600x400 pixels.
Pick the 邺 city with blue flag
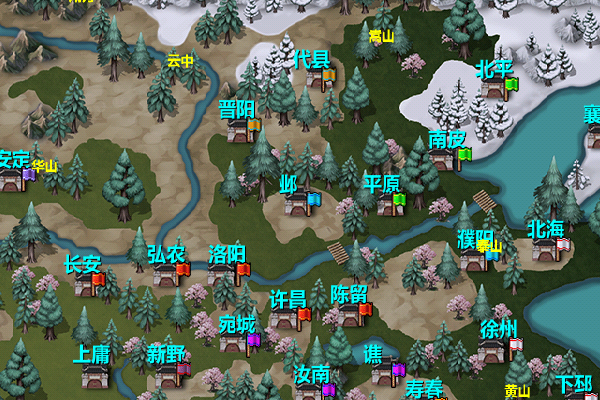(x=297, y=204)
